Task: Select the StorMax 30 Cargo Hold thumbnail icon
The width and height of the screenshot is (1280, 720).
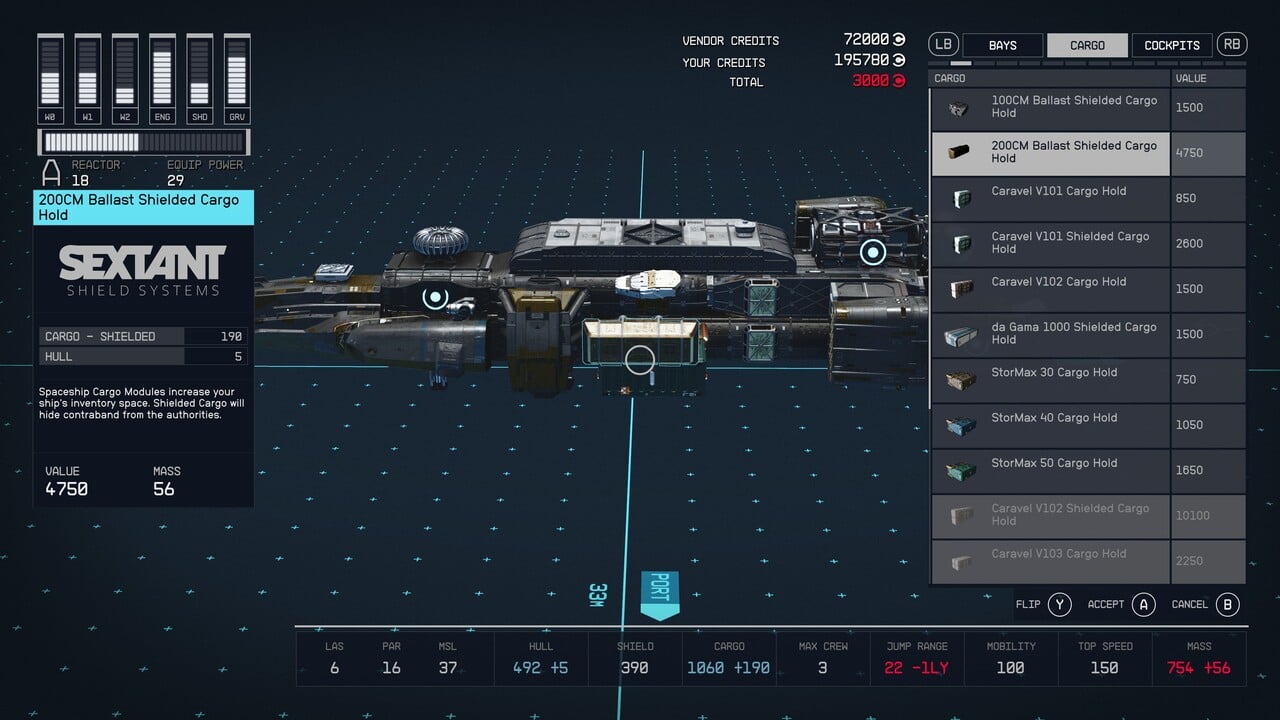Action: [x=959, y=380]
